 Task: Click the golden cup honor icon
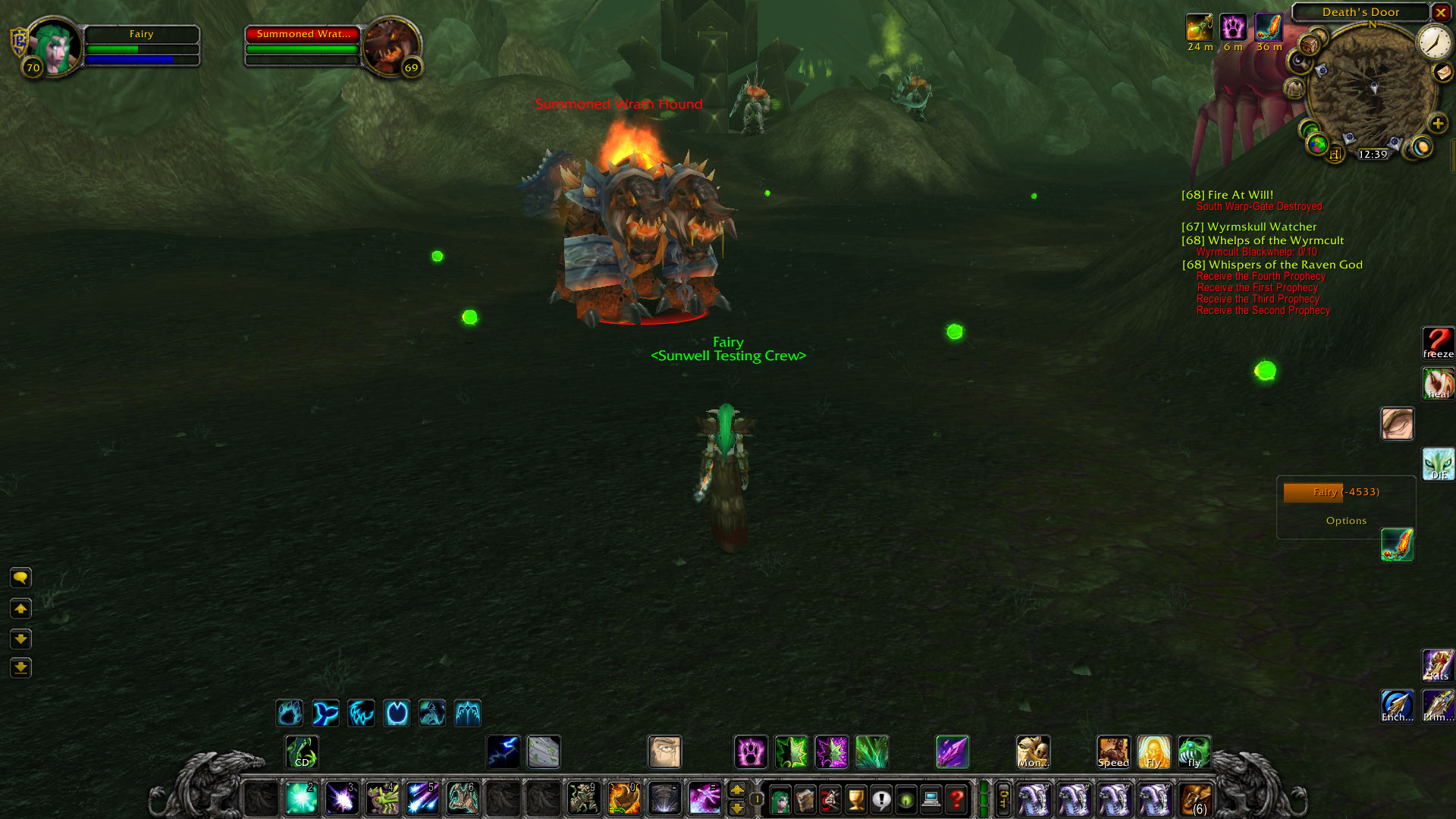point(855,800)
